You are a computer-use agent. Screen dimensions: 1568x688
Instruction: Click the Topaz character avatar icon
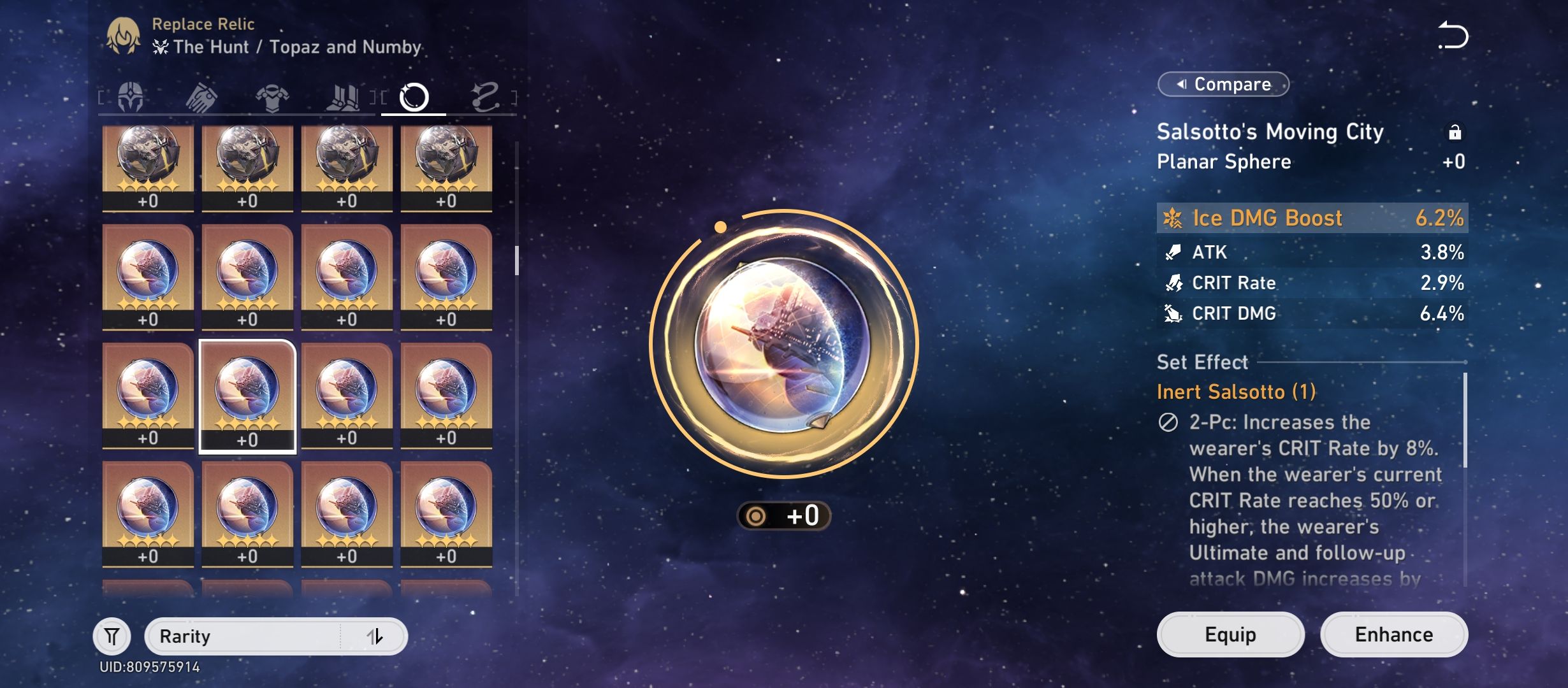(125, 36)
